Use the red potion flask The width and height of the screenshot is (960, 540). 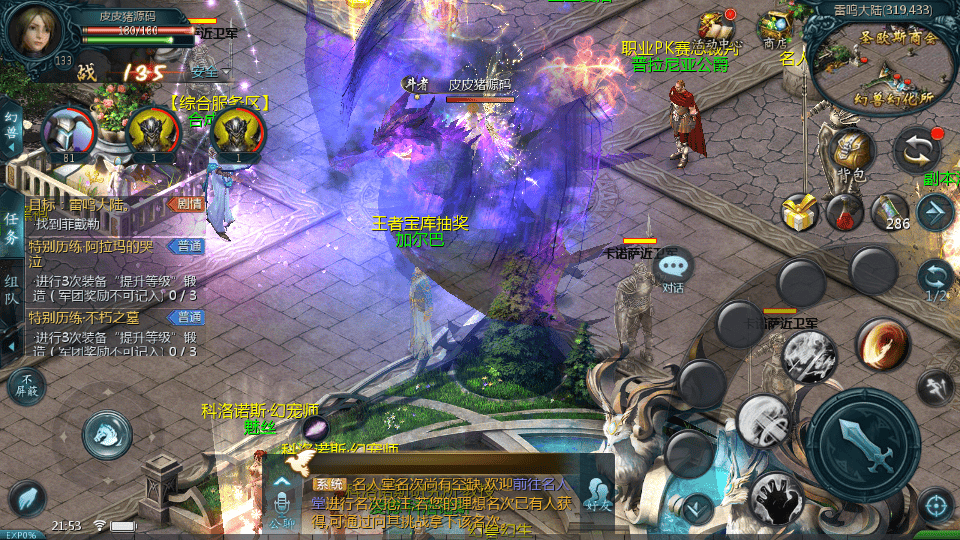[845, 212]
